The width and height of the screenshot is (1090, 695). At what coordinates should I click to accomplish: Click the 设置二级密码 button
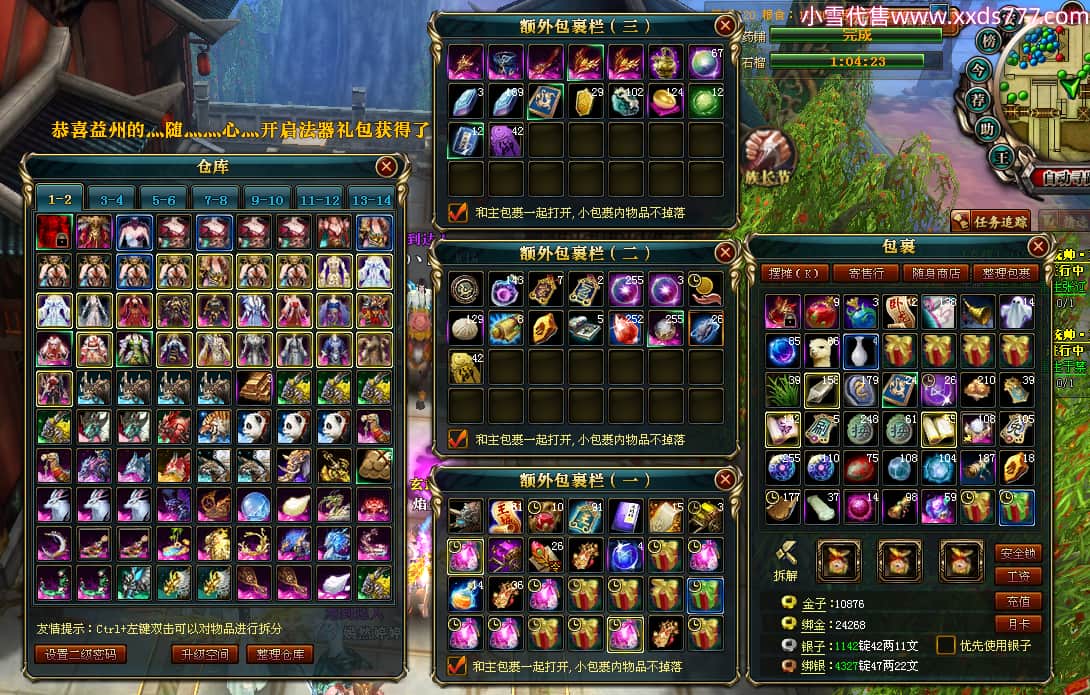coord(80,654)
